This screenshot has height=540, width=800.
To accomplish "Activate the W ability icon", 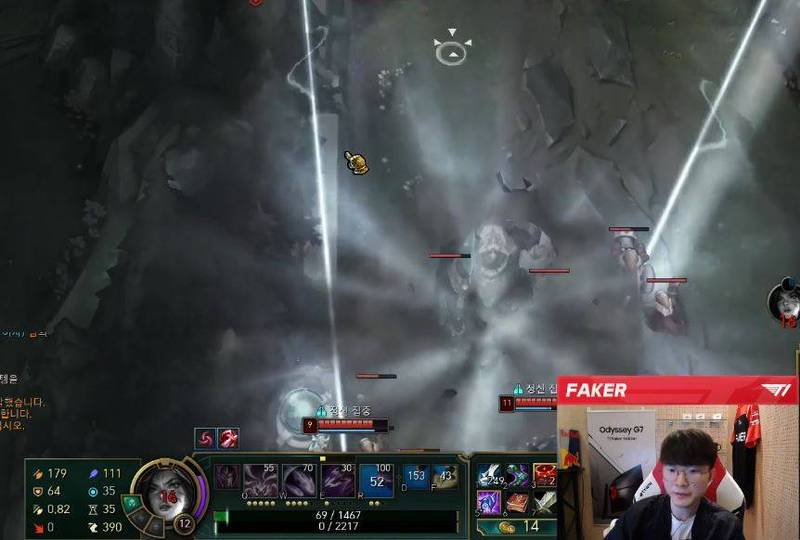I will pos(301,480).
